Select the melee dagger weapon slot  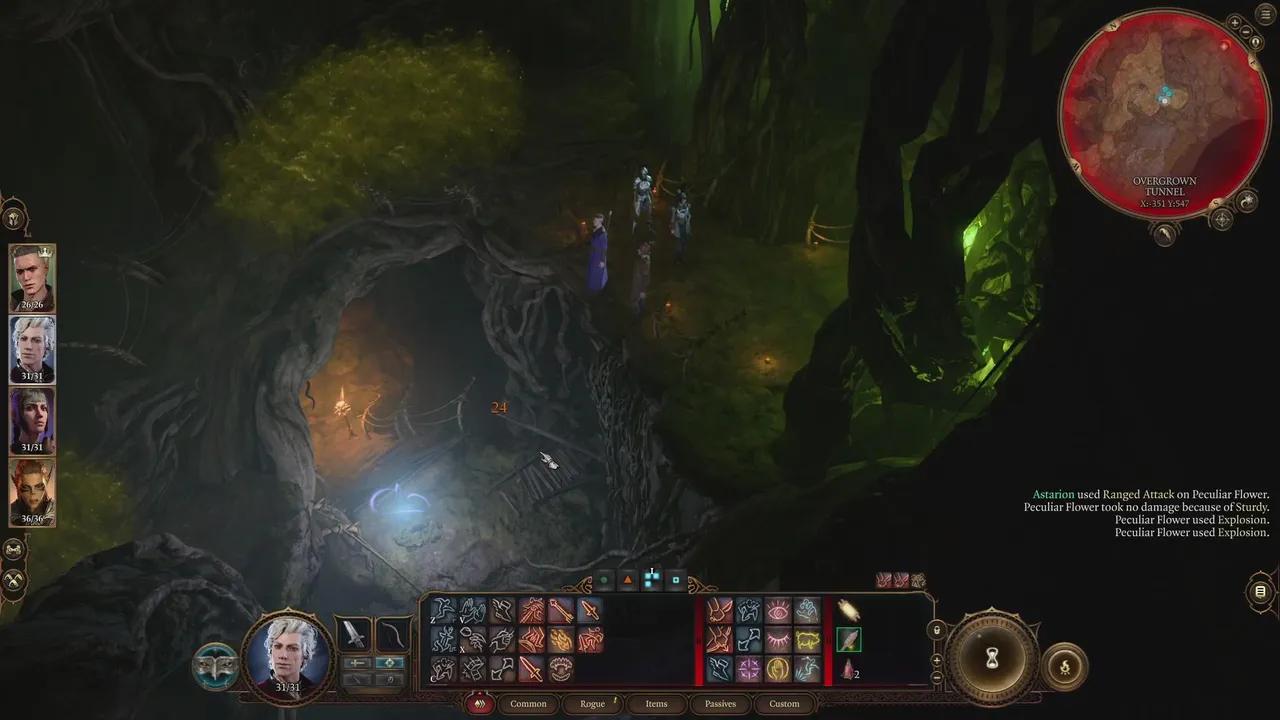click(x=352, y=634)
